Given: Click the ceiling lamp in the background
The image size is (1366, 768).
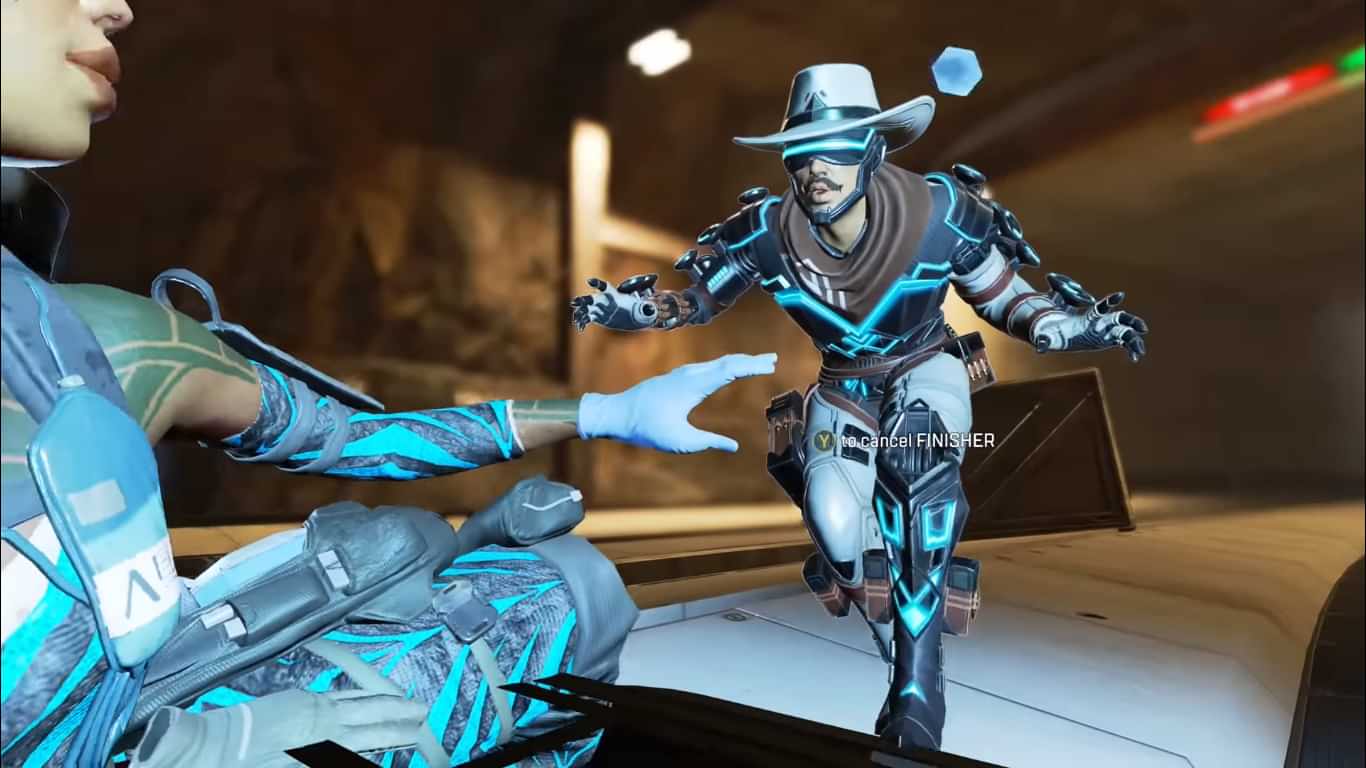Looking at the screenshot, I should point(660,52).
